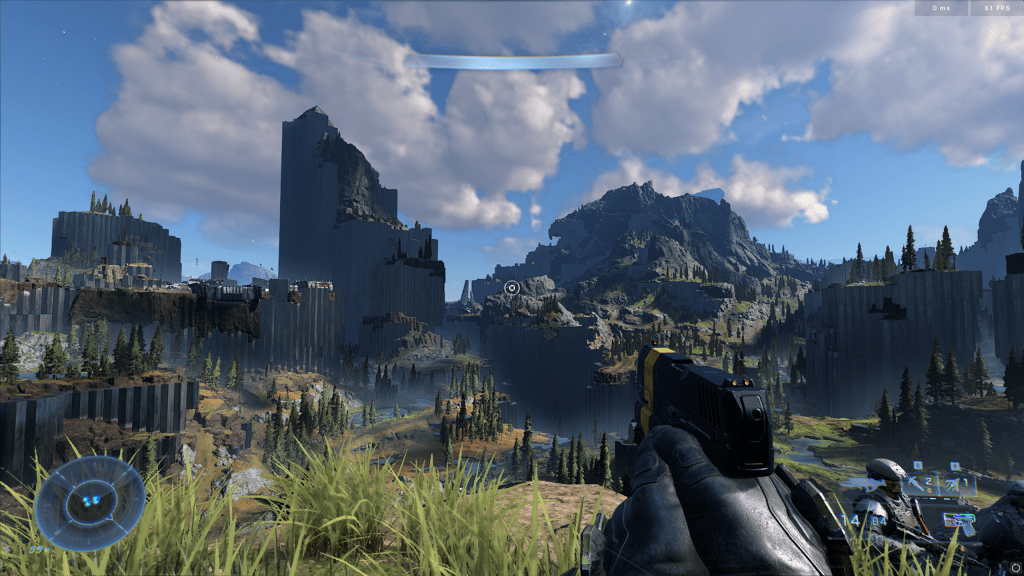Select the second grenade type slot
Image resolution: width=1024 pixels, height=576 pixels.
coord(957,485)
